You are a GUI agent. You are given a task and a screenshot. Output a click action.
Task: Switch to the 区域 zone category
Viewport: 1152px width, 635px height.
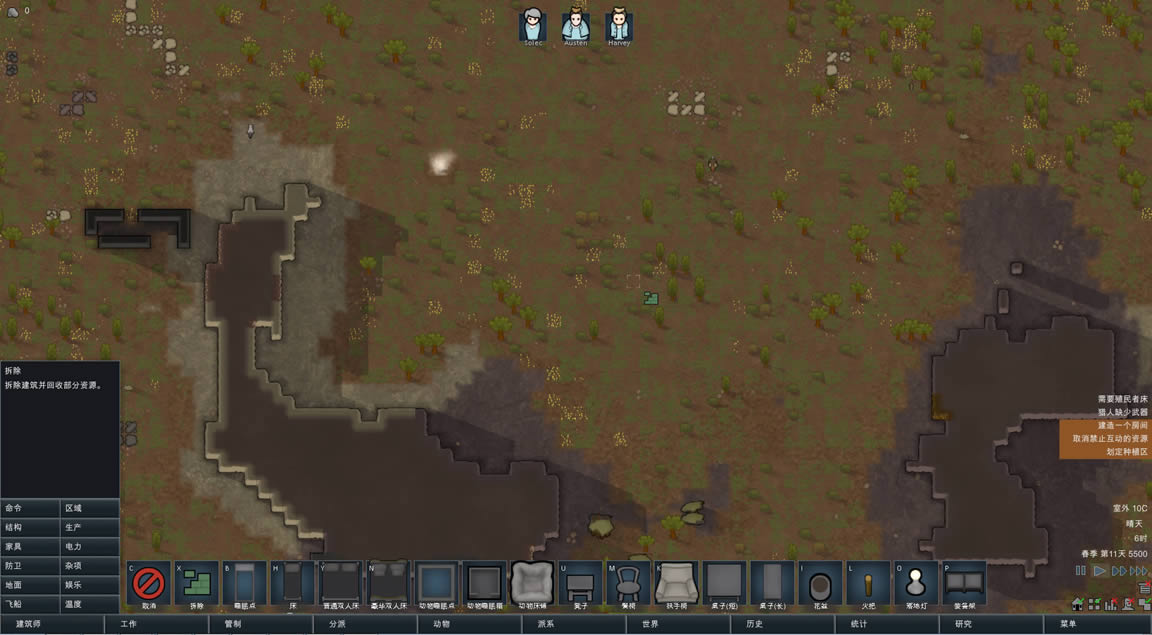(90, 508)
